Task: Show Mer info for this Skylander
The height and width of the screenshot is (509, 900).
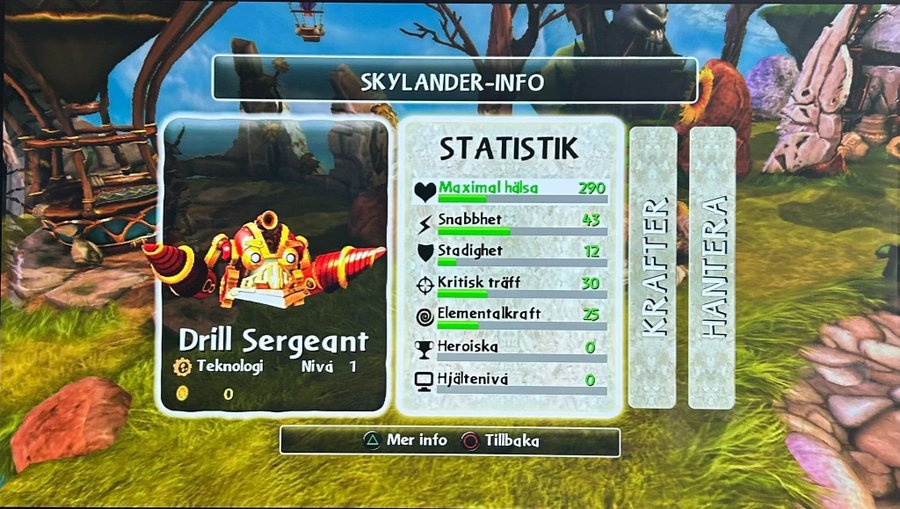Action: (x=405, y=440)
